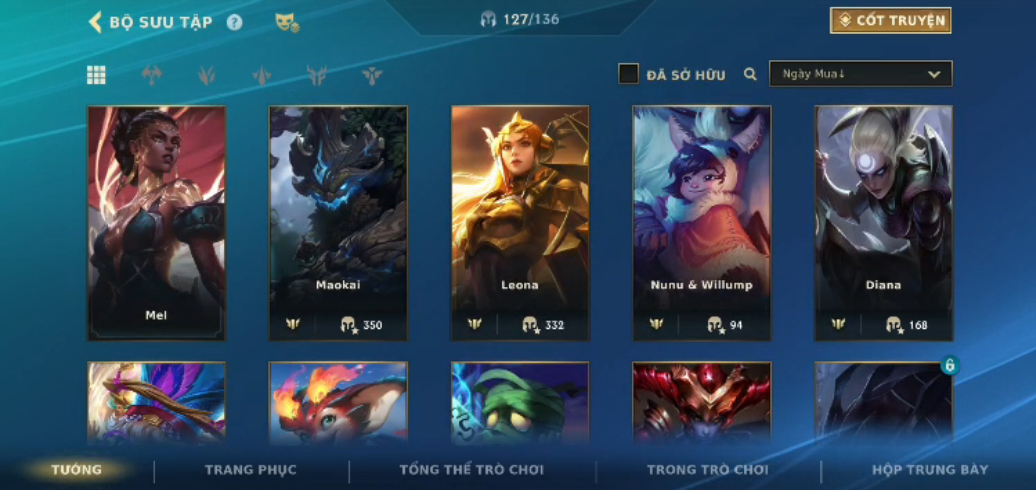
Task: Go to the Hộp Trưng Bày tab
Action: point(930,470)
